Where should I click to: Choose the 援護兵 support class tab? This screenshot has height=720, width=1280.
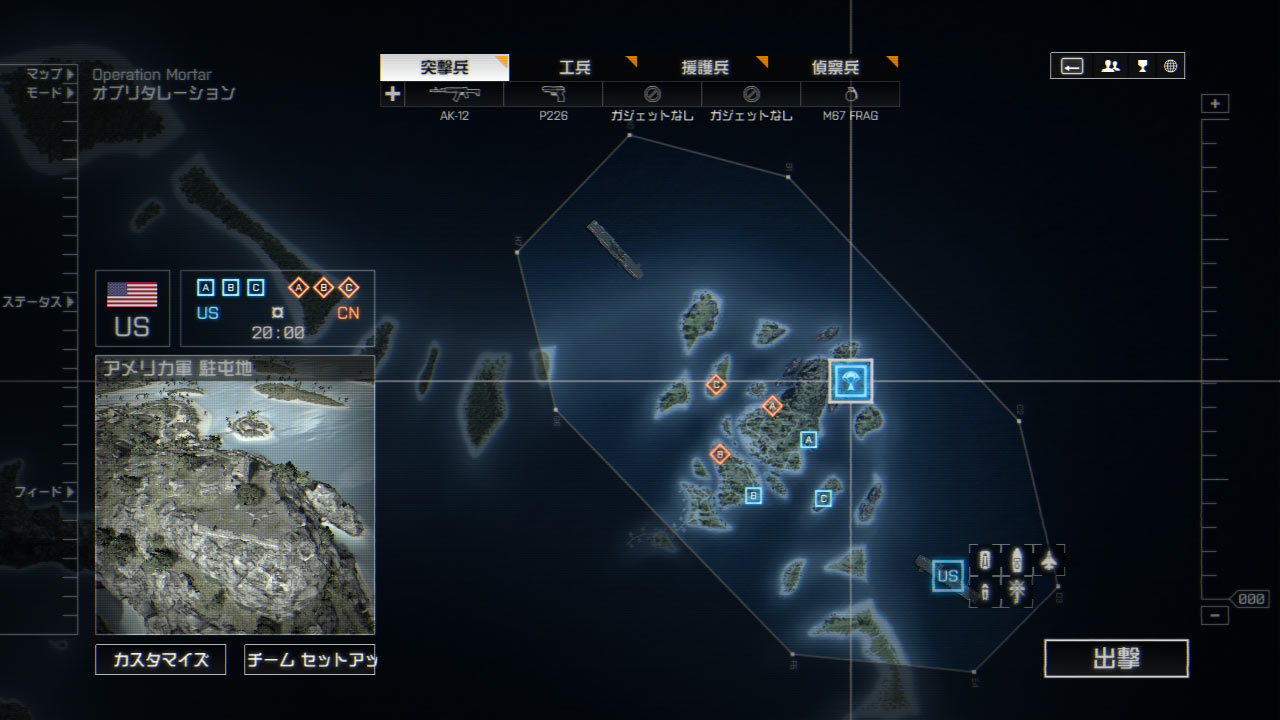705,68
